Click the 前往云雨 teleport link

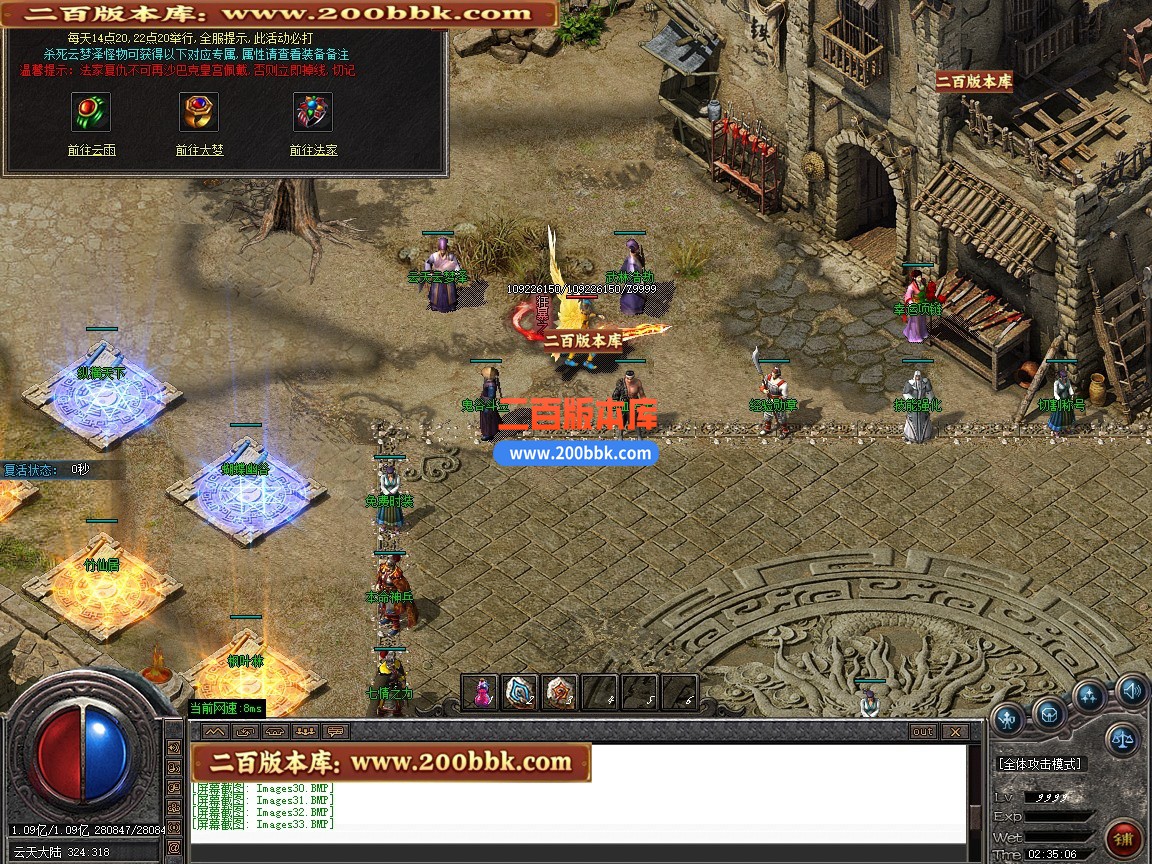coord(91,150)
